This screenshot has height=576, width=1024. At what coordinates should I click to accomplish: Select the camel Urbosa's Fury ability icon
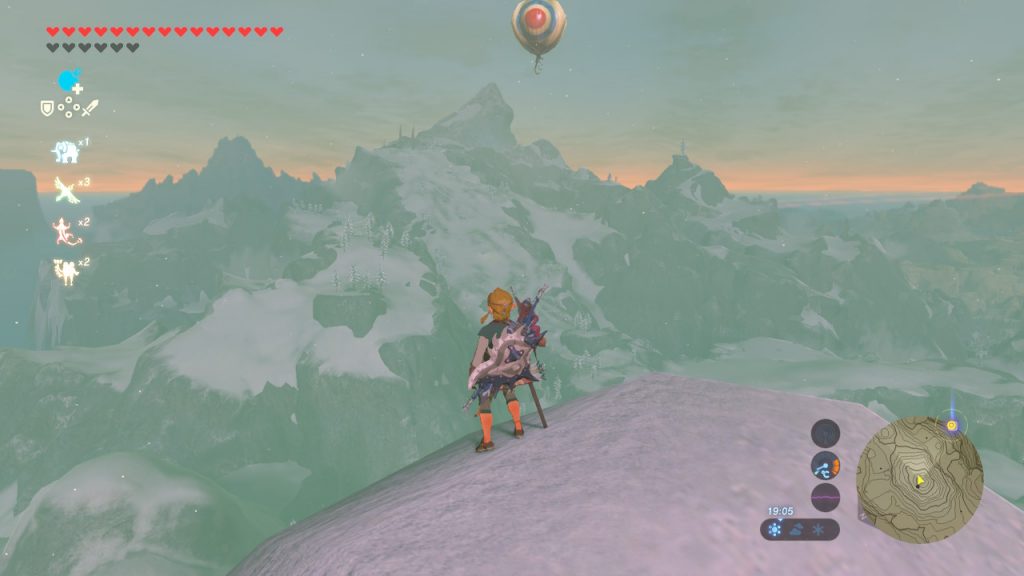click(x=65, y=270)
